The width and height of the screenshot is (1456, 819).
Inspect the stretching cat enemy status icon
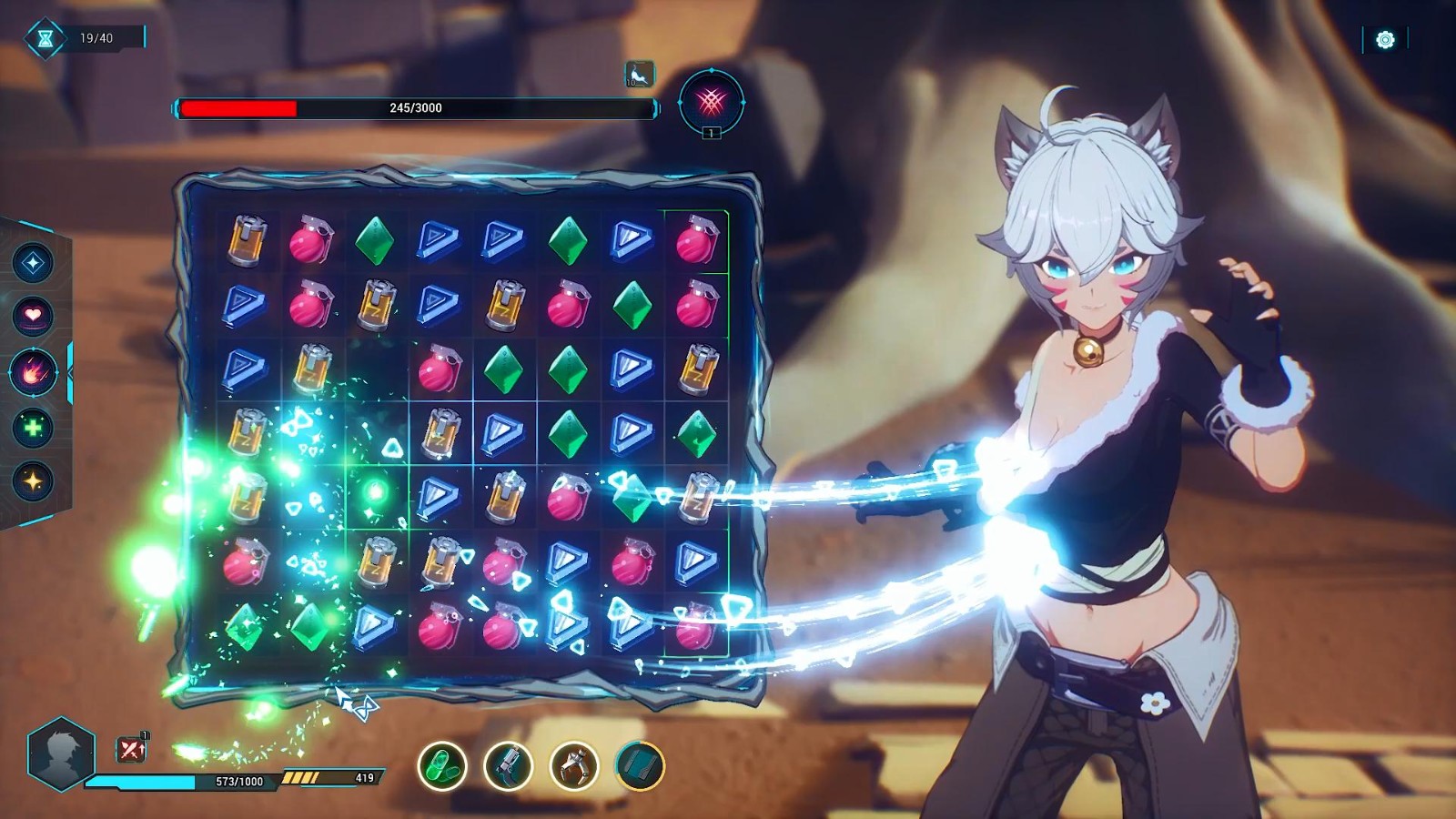[x=639, y=74]
